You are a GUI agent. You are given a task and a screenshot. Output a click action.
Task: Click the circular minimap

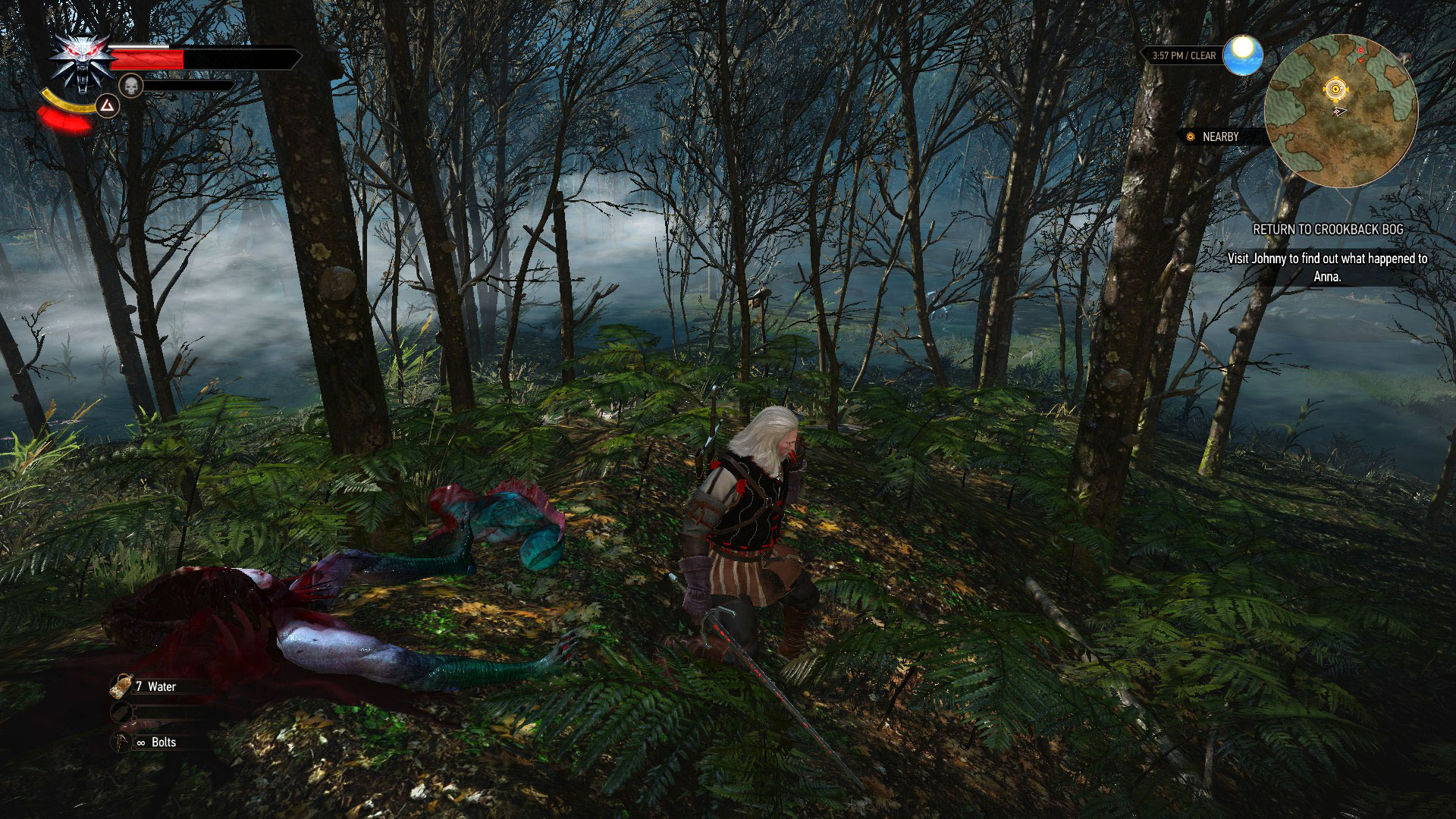coord(1340,111)
